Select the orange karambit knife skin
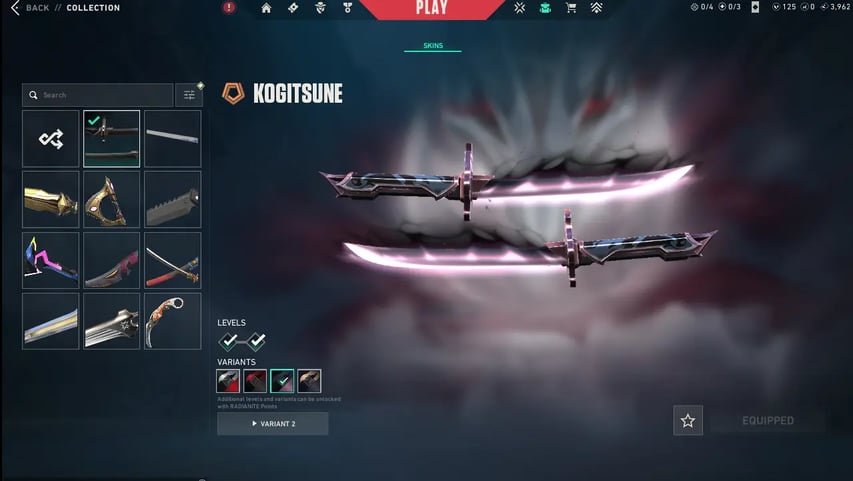The height and width of the screenshot is (481, 853). click(x=172, y=321)
